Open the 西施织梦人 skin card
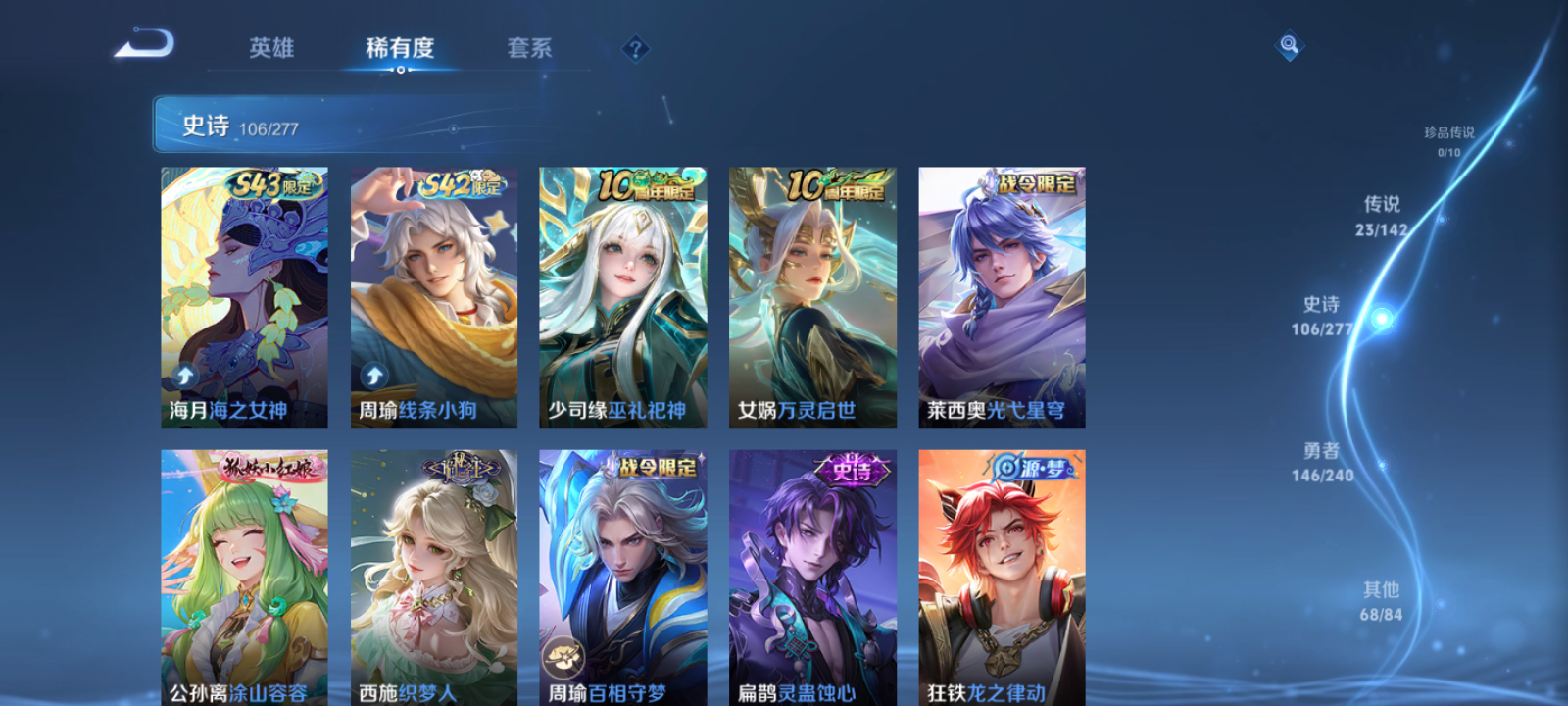The width and height of the screenshot is (1568, 706). click(x=432, y=574)
